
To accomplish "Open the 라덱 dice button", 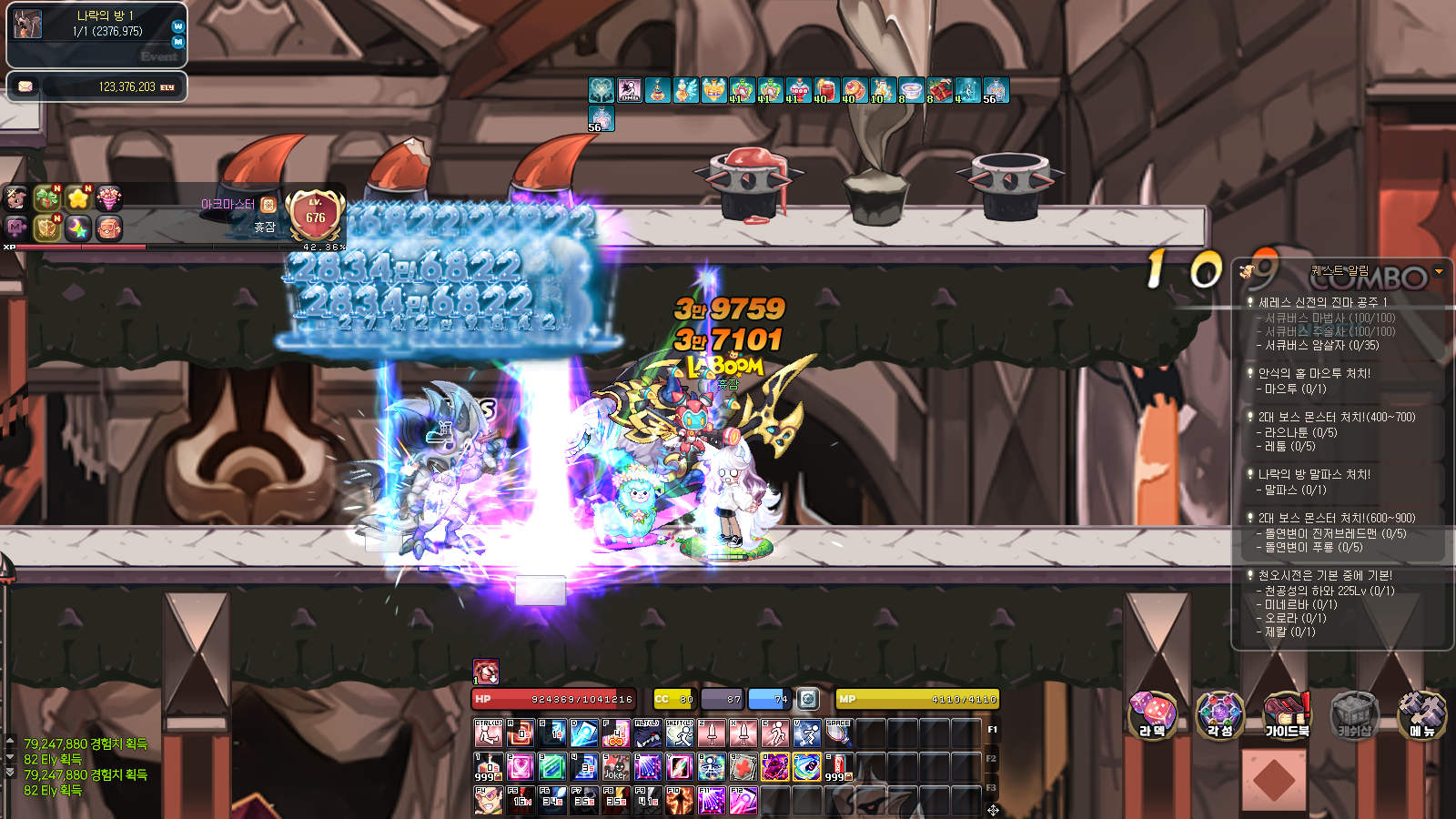I will click(x=1152, y=713).
